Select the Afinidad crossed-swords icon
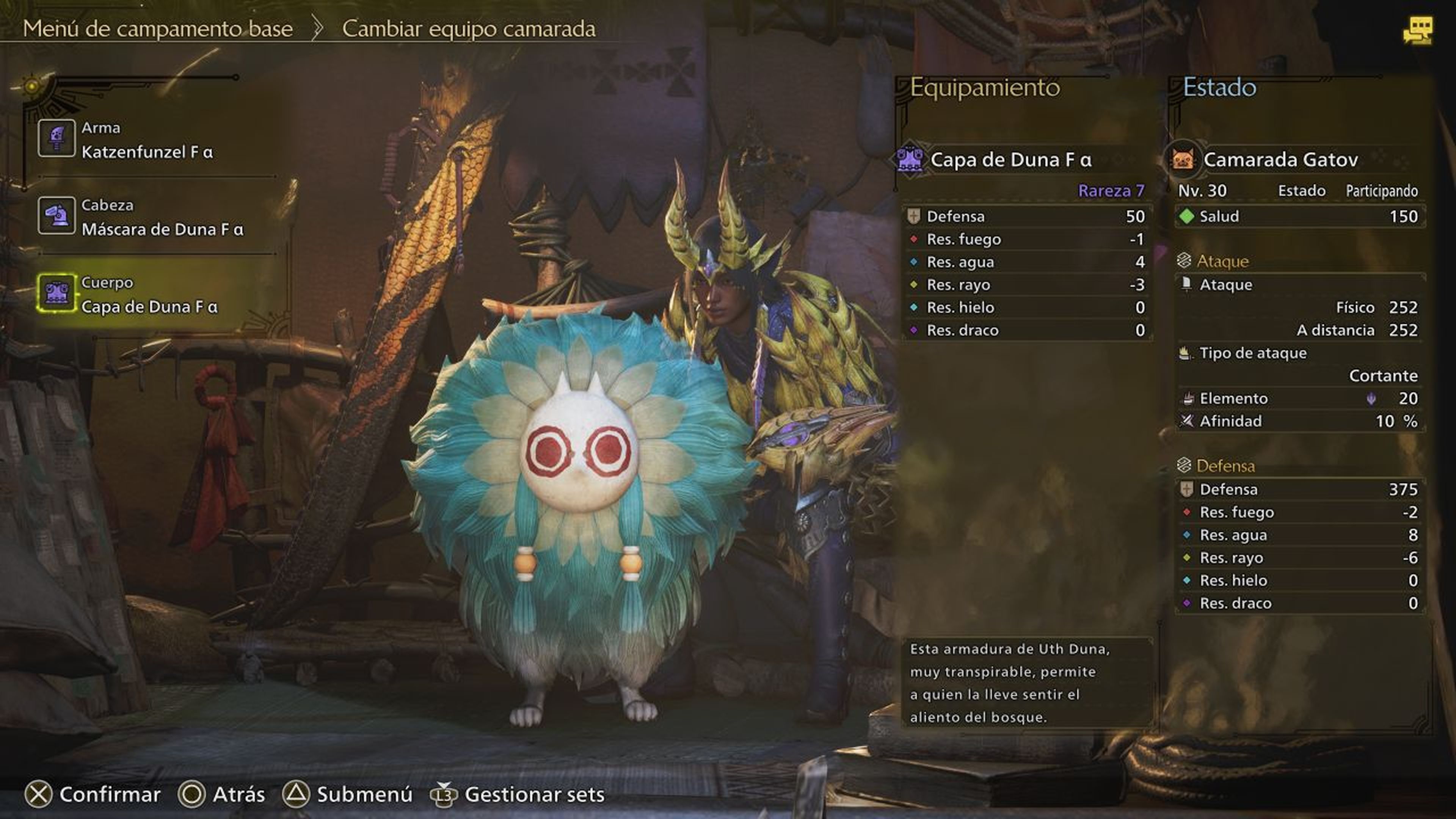The width and height of the screenshot is (1456, 819). click(x=1187, y=421)
